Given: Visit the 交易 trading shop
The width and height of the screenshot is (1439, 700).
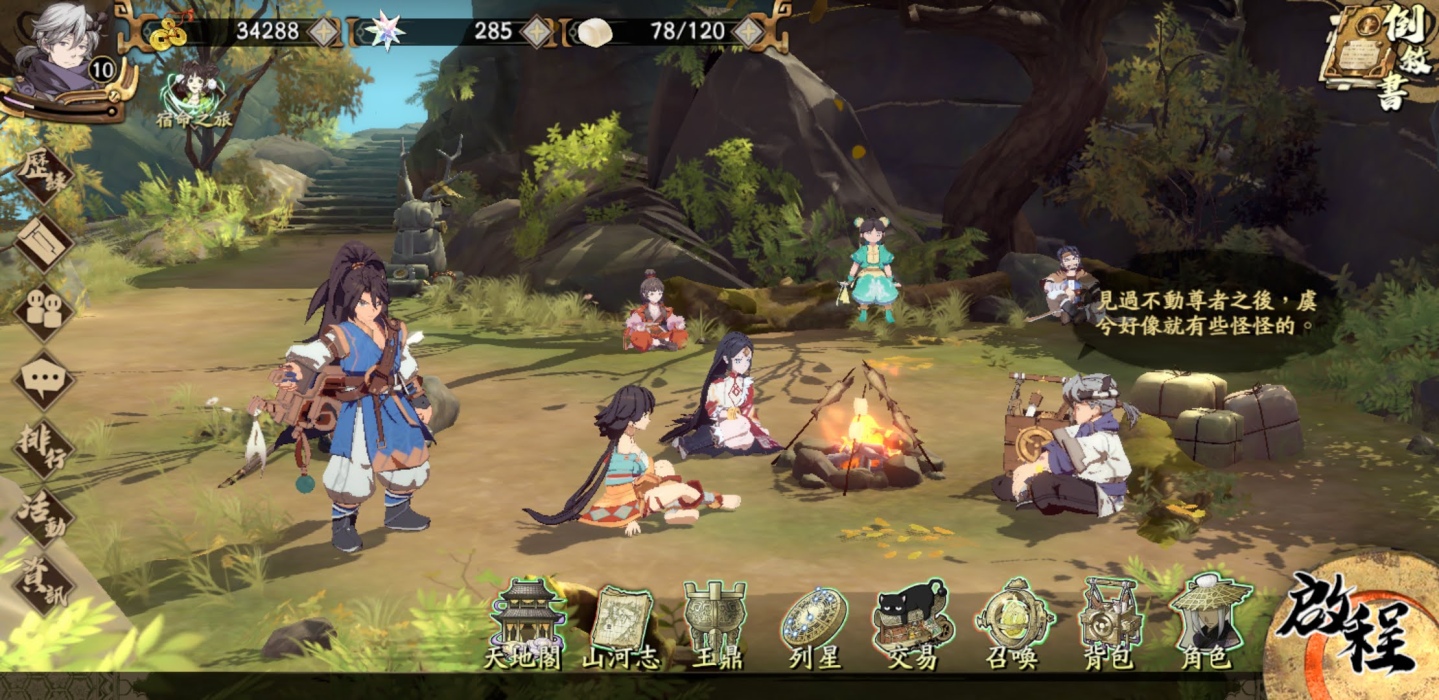Looking at the screenshot, I should (910, 623).
